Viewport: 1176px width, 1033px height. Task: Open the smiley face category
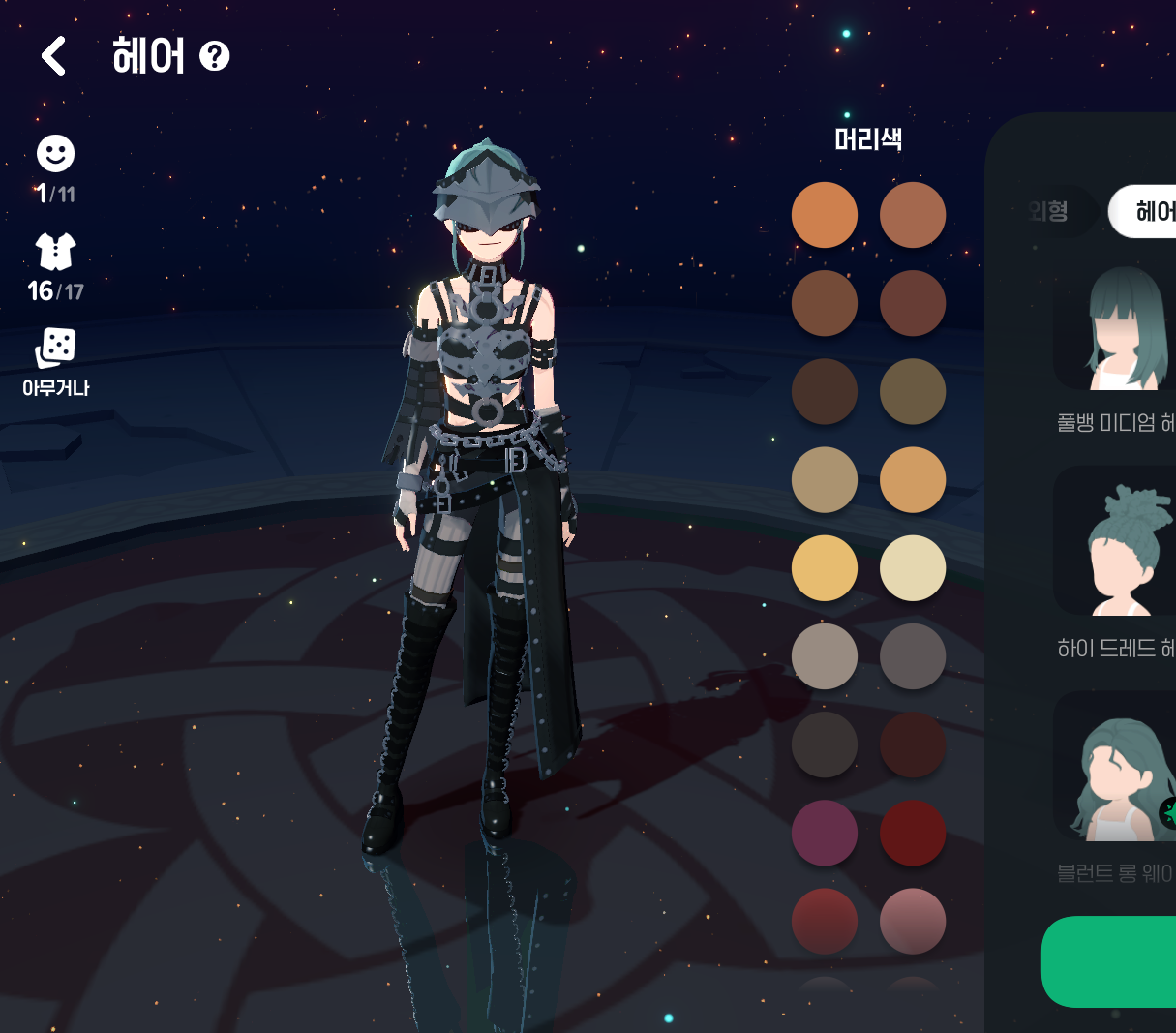pos(55,154)
